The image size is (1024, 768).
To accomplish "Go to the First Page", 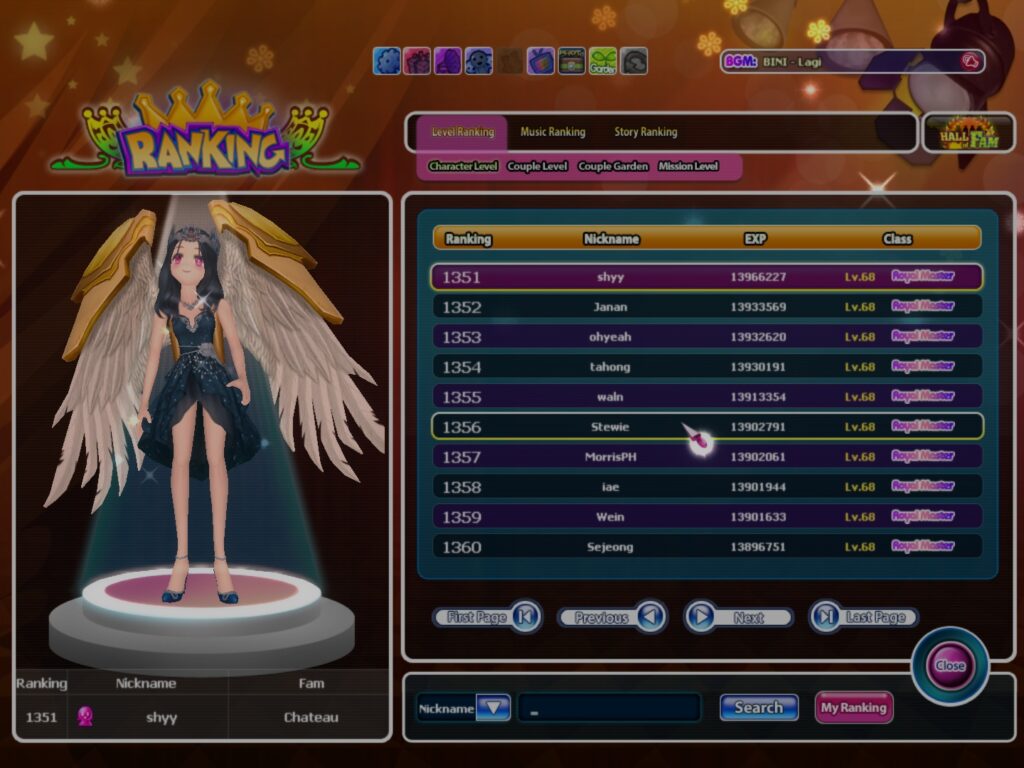I will click(488, 617).
